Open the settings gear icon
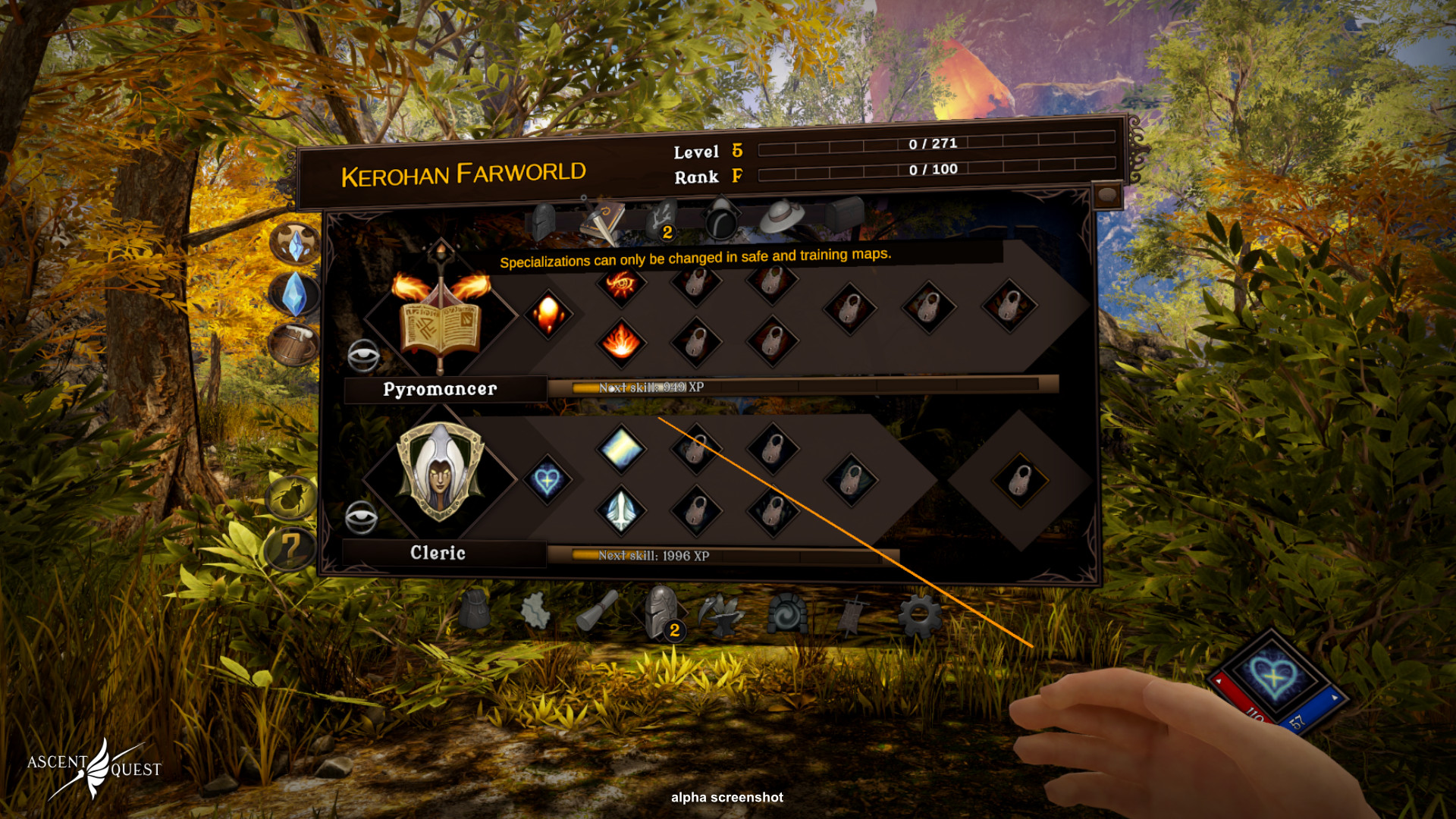 click(920, 615)
